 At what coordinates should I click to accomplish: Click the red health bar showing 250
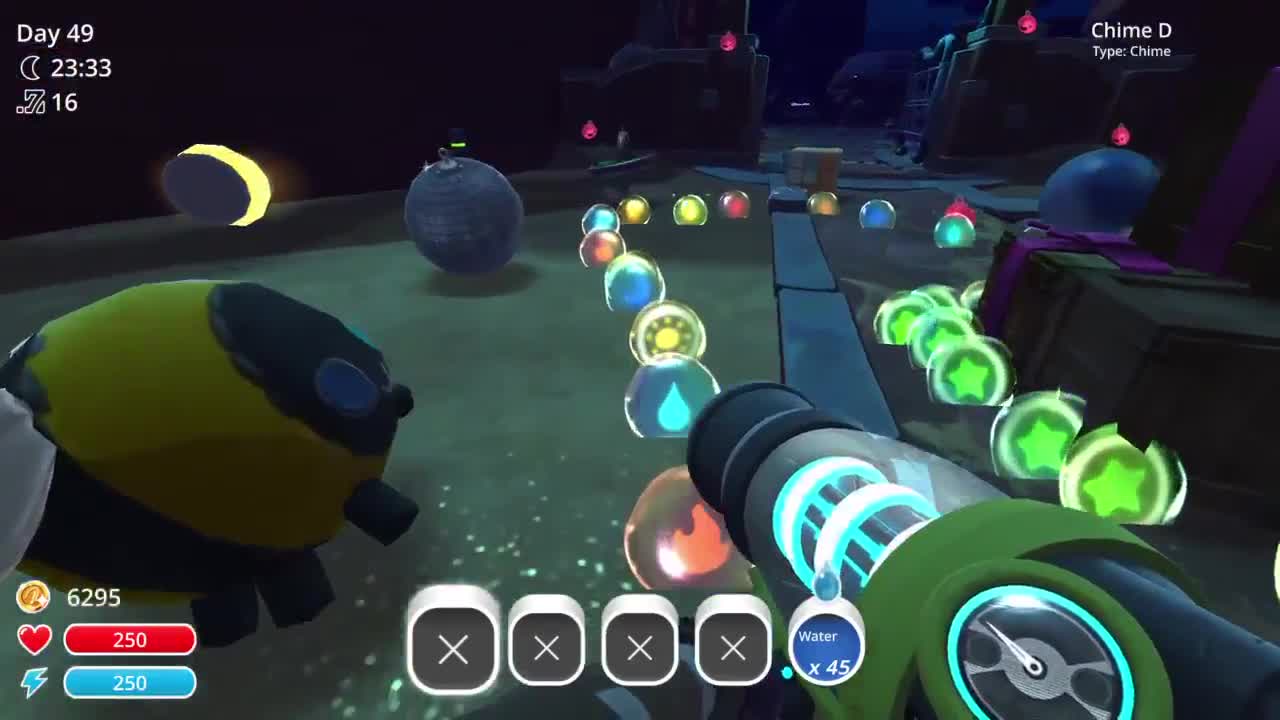click(x=130, y=640)
